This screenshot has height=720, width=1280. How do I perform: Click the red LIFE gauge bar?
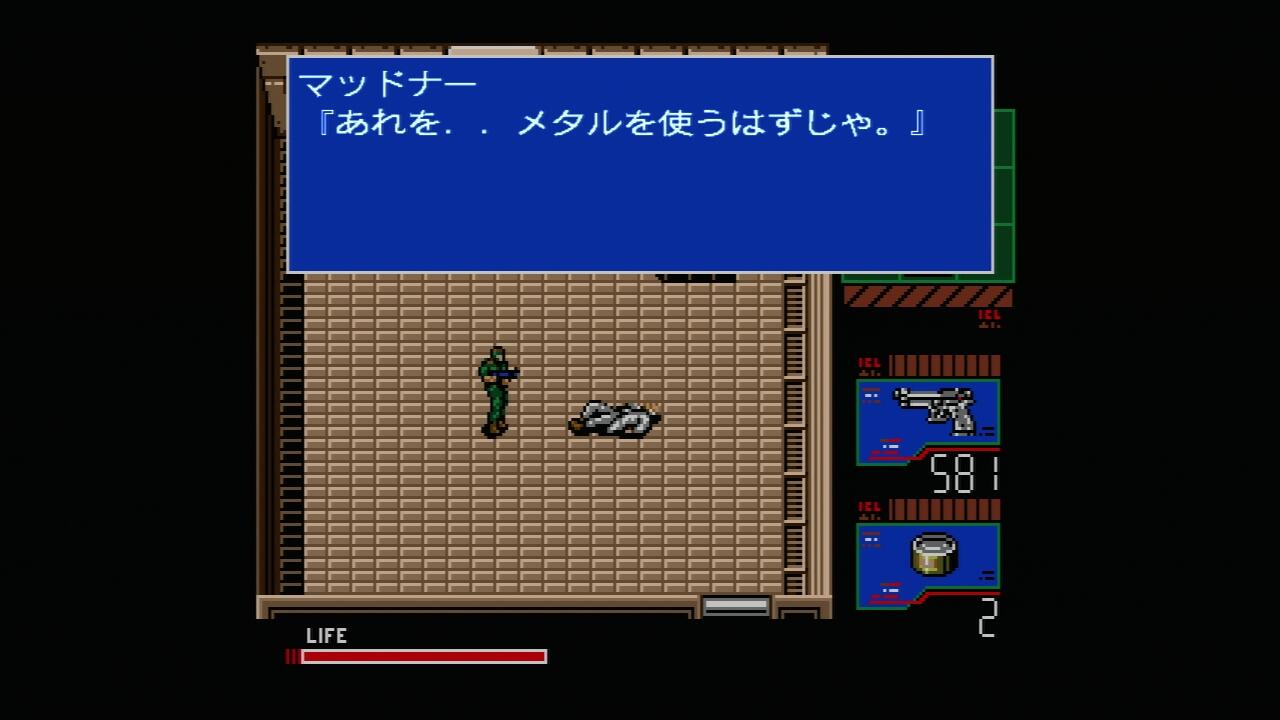(420, 656)
